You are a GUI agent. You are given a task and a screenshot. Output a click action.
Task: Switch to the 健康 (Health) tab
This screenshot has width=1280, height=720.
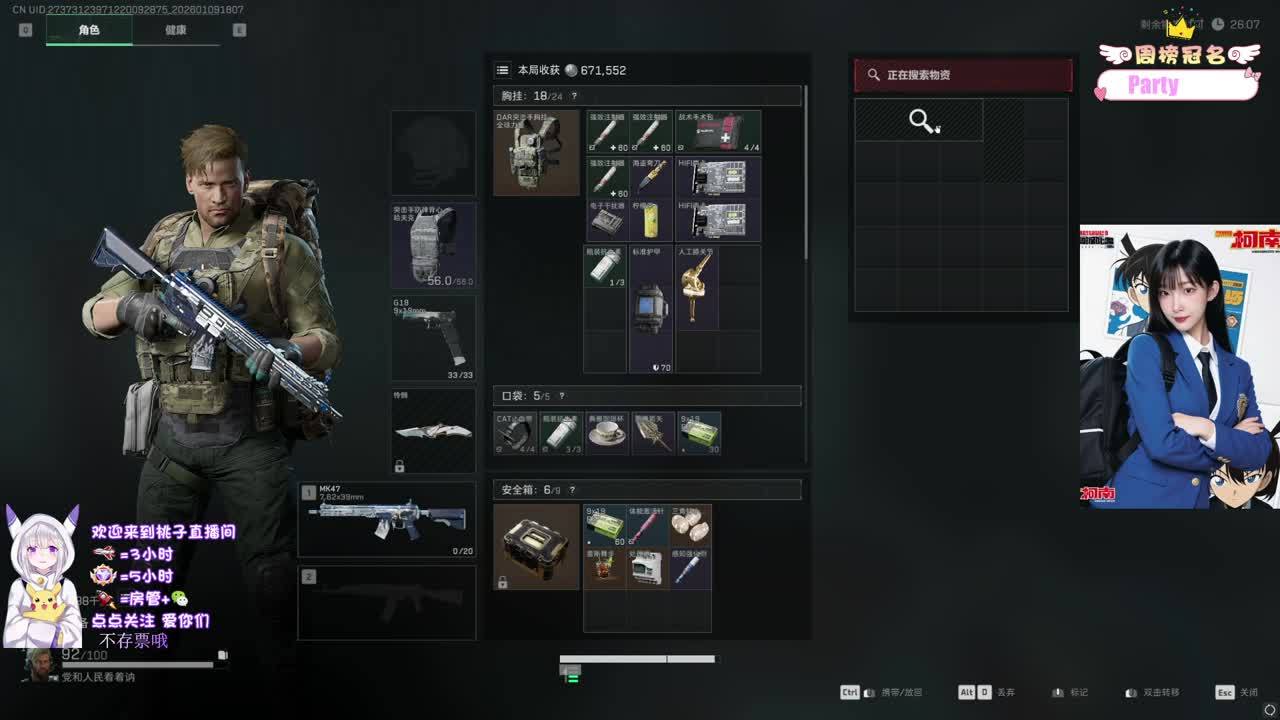point(175,30)
